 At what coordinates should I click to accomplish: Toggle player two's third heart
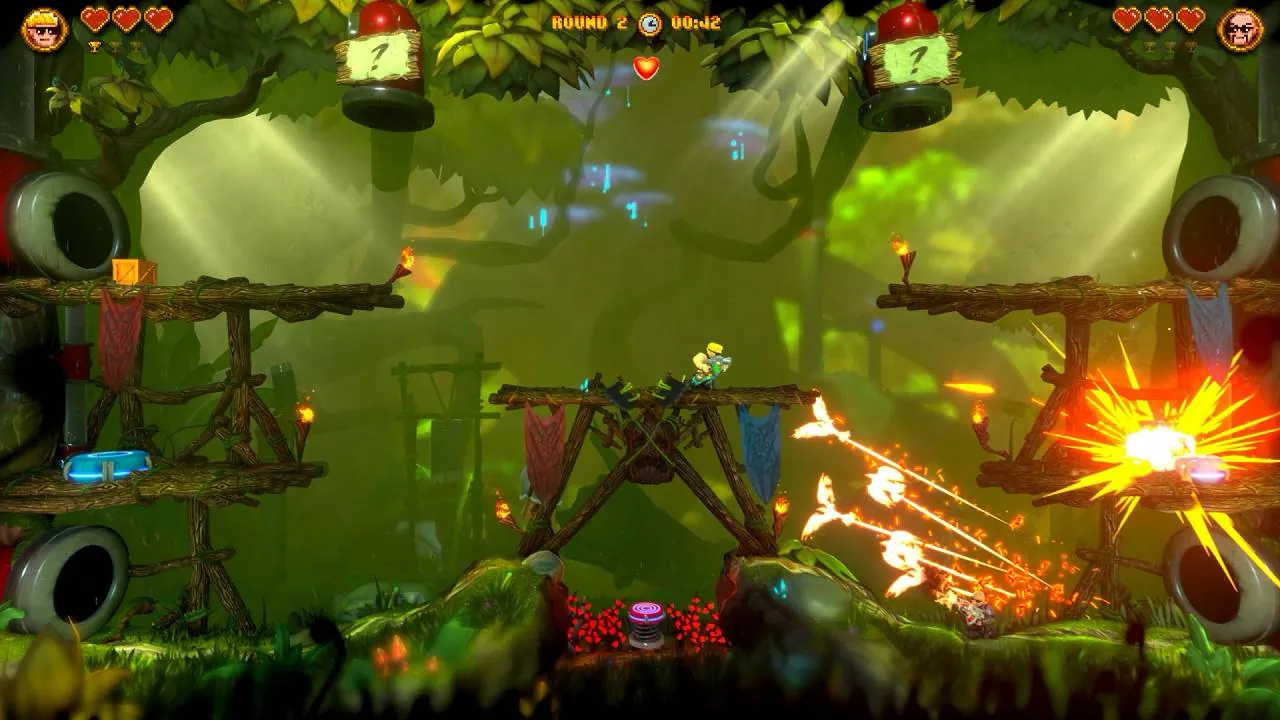pyautogui.click(x=1191, y=17)
